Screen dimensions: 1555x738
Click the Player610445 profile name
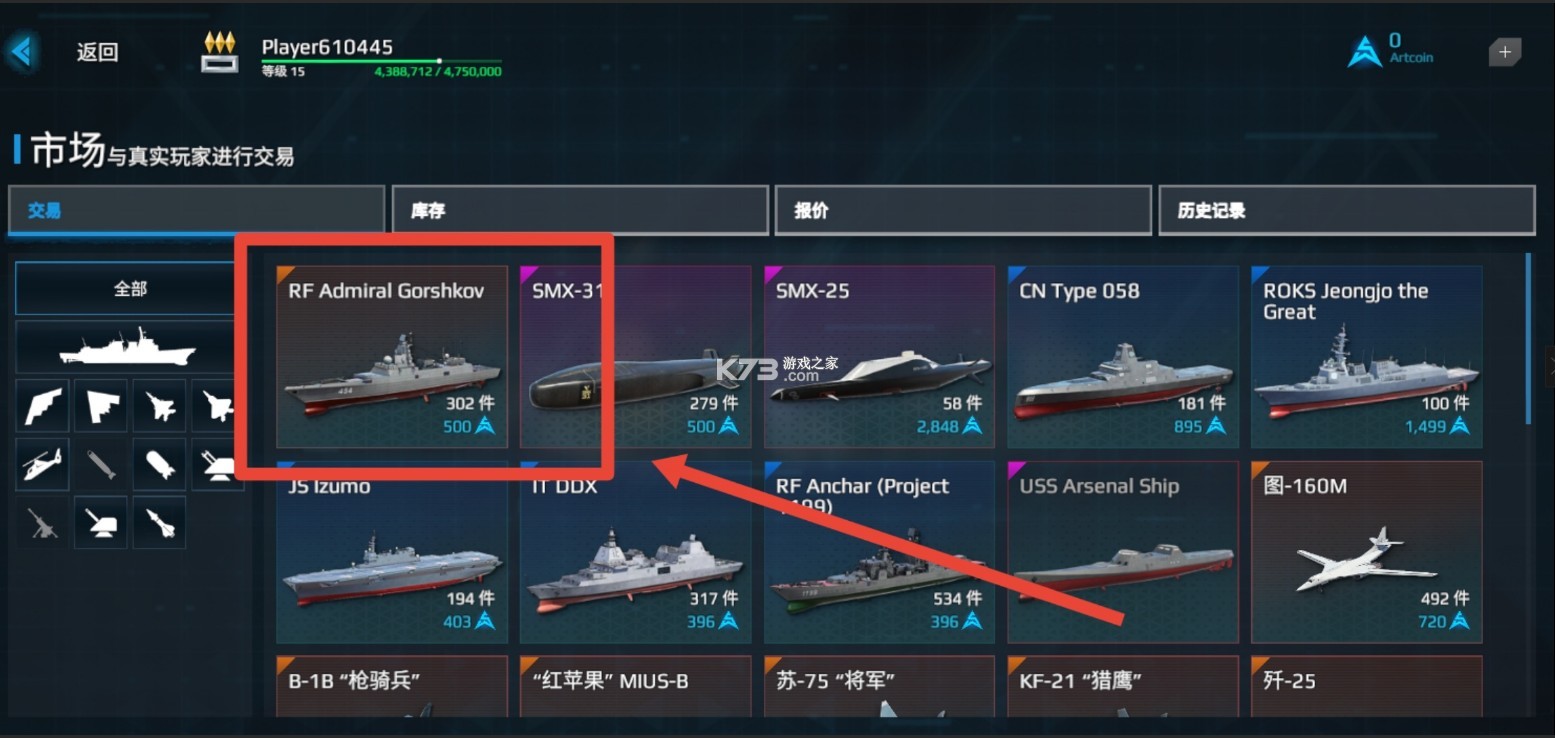pos(326,46)
